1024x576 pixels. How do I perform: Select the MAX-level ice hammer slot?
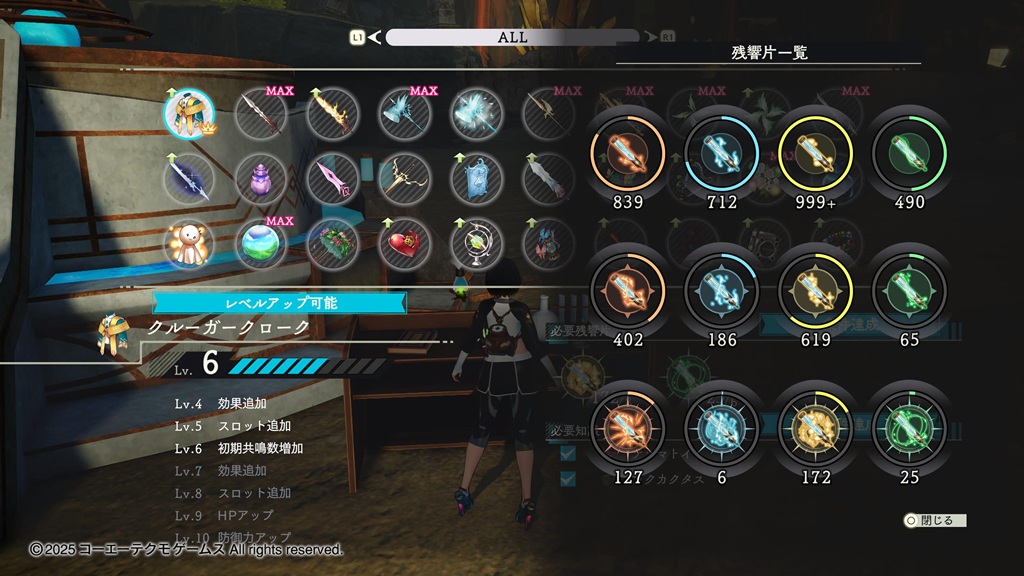pyautogui.click(x=404, y=114)
